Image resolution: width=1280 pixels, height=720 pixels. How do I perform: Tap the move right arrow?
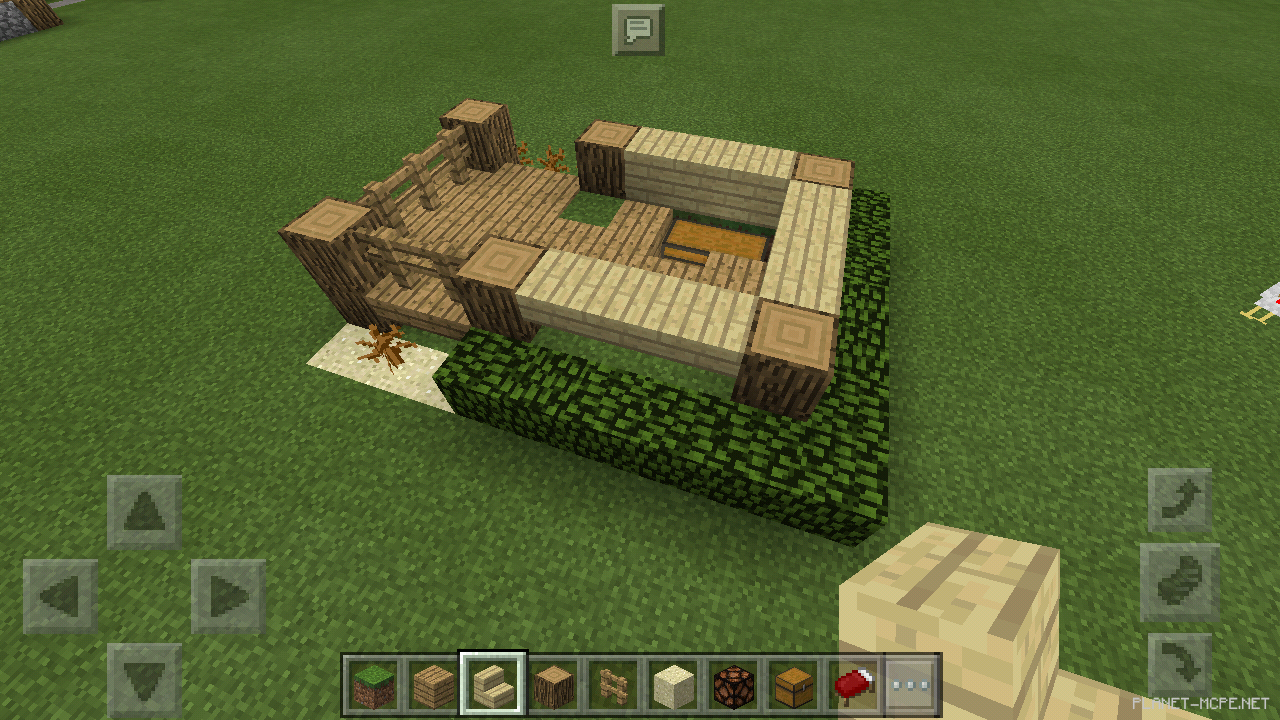[228, 597]
